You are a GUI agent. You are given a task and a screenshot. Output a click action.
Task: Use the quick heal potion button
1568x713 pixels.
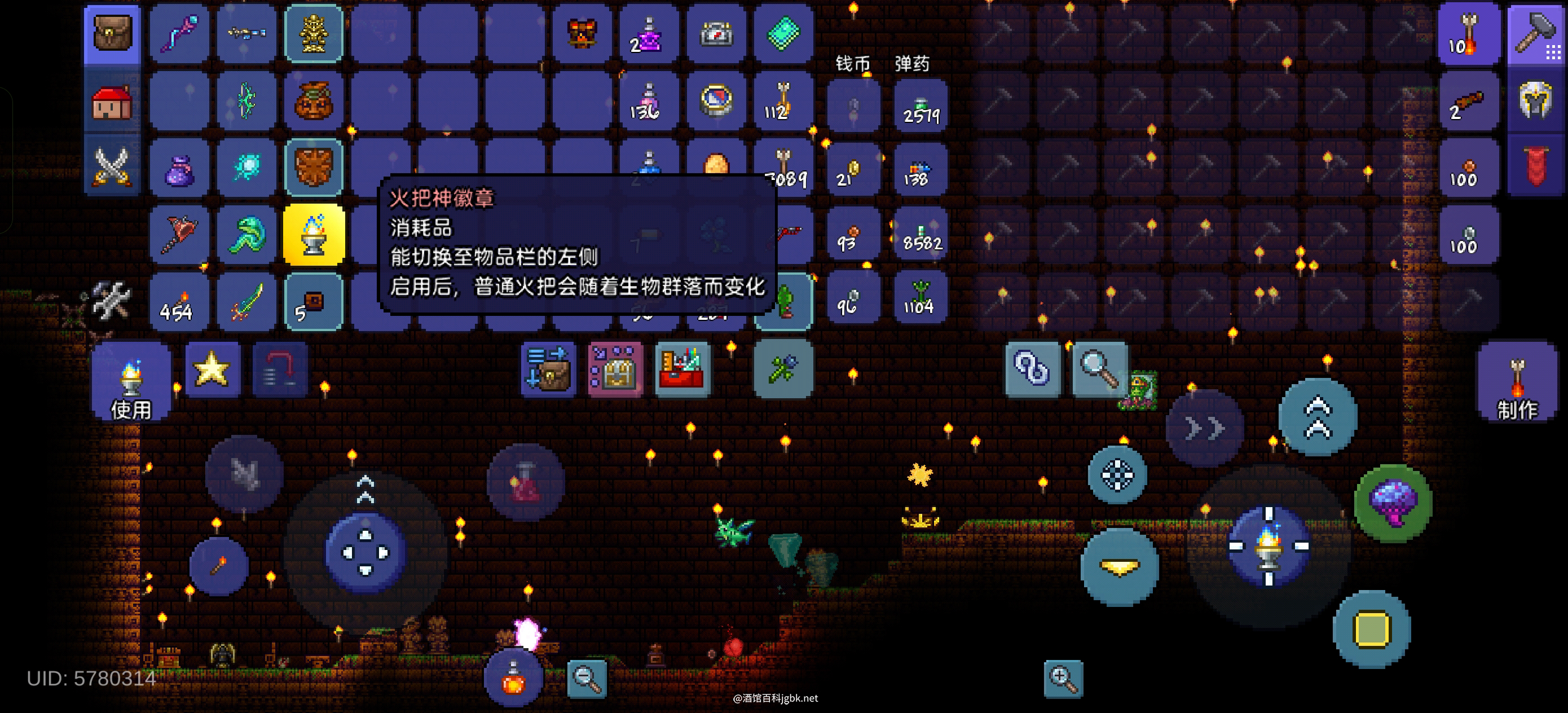[513, 677]
